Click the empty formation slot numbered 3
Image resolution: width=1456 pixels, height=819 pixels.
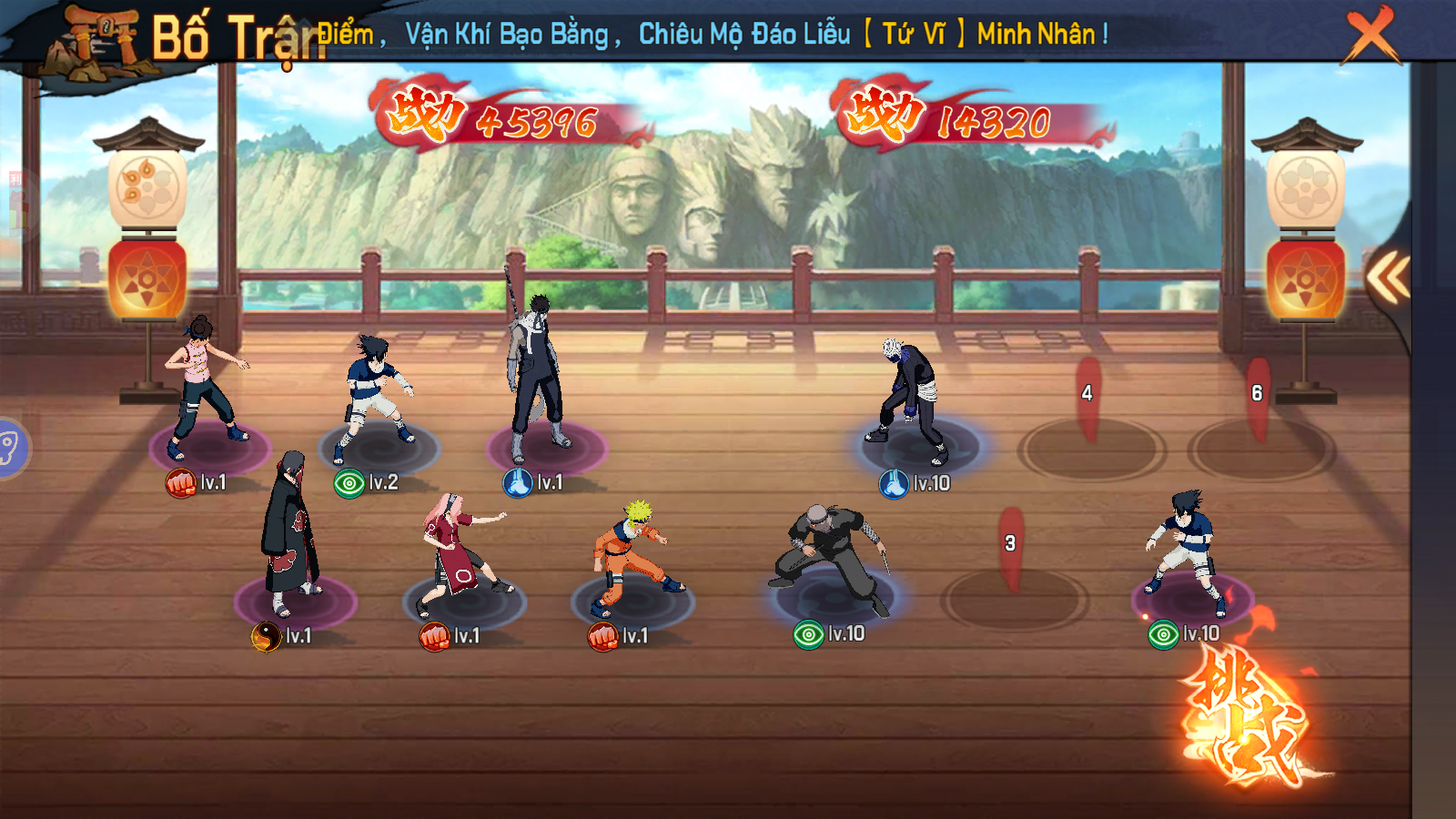pyautogui.click(x=1014, y=596)
